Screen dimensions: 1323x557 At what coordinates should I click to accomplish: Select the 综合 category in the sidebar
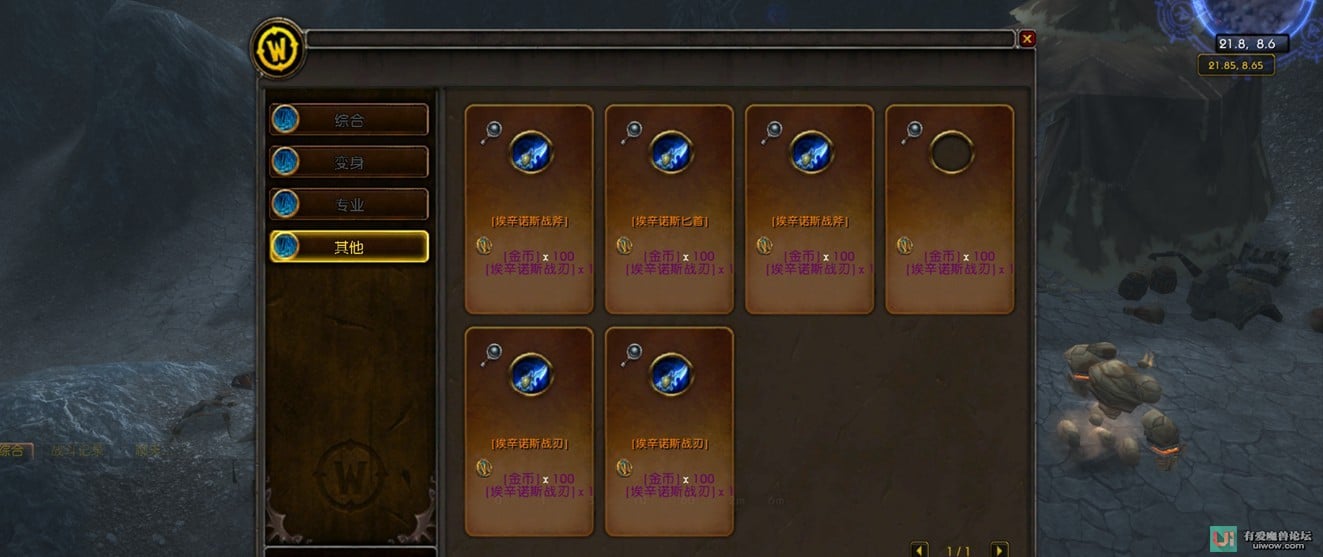coord(349,120)
